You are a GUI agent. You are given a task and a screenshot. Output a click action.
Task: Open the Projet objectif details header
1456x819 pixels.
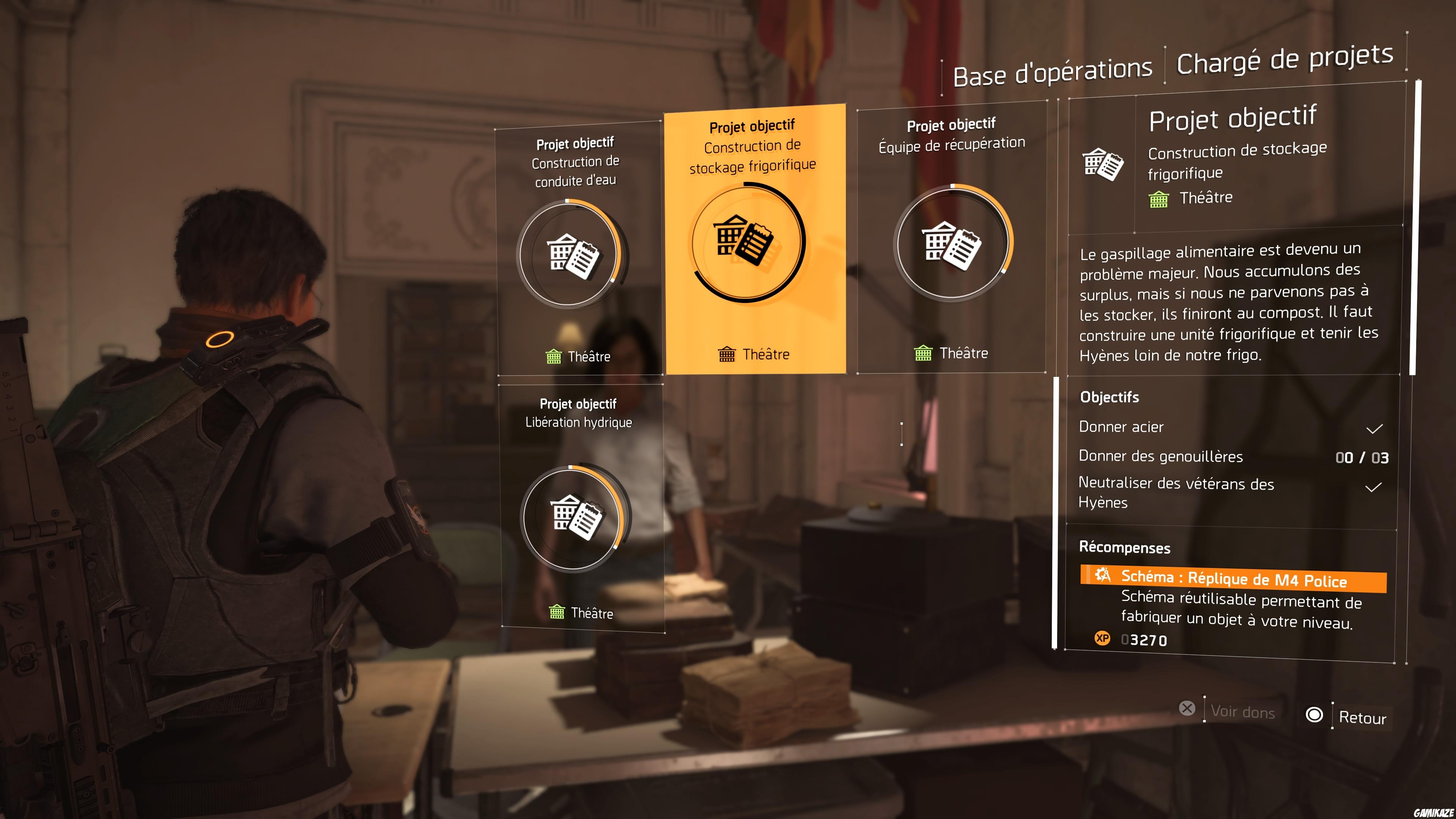click(1233, 117)
